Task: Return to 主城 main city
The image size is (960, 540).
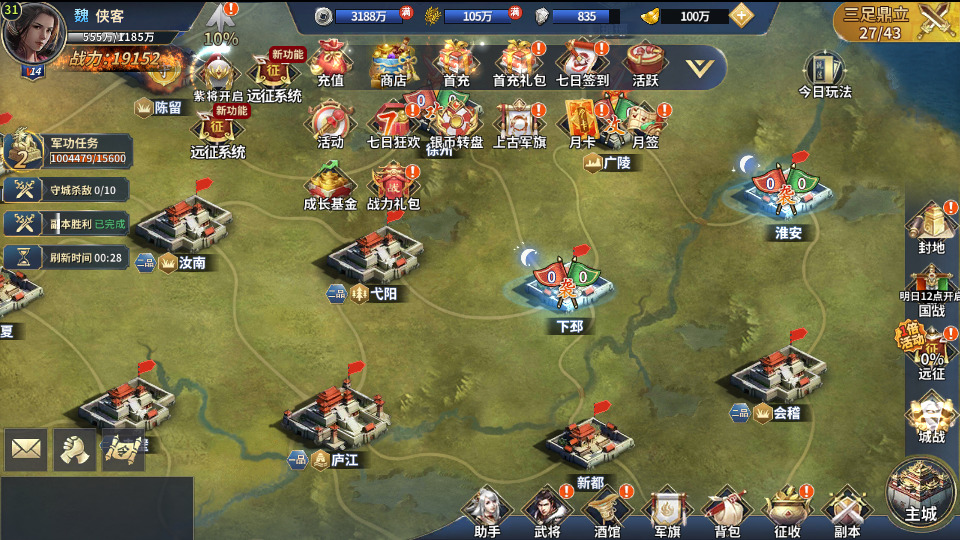Action: (x=921, y=492)
